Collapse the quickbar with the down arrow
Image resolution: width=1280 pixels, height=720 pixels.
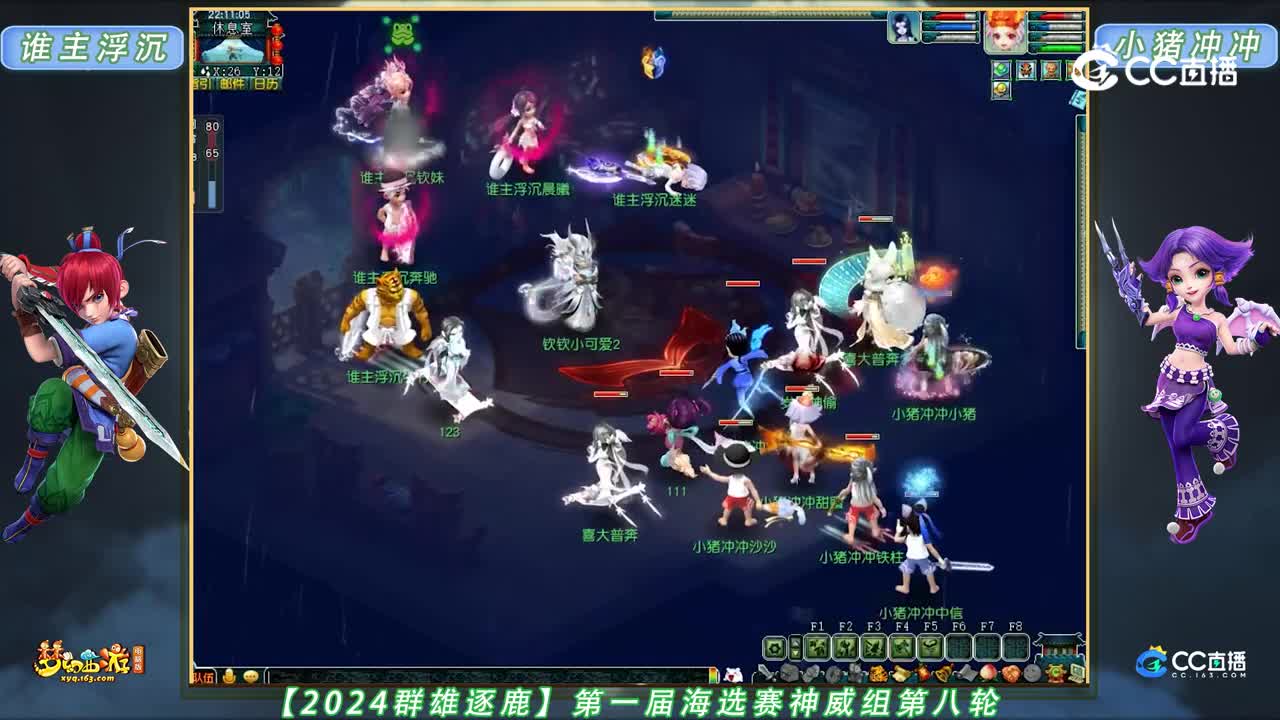point(796,653)
